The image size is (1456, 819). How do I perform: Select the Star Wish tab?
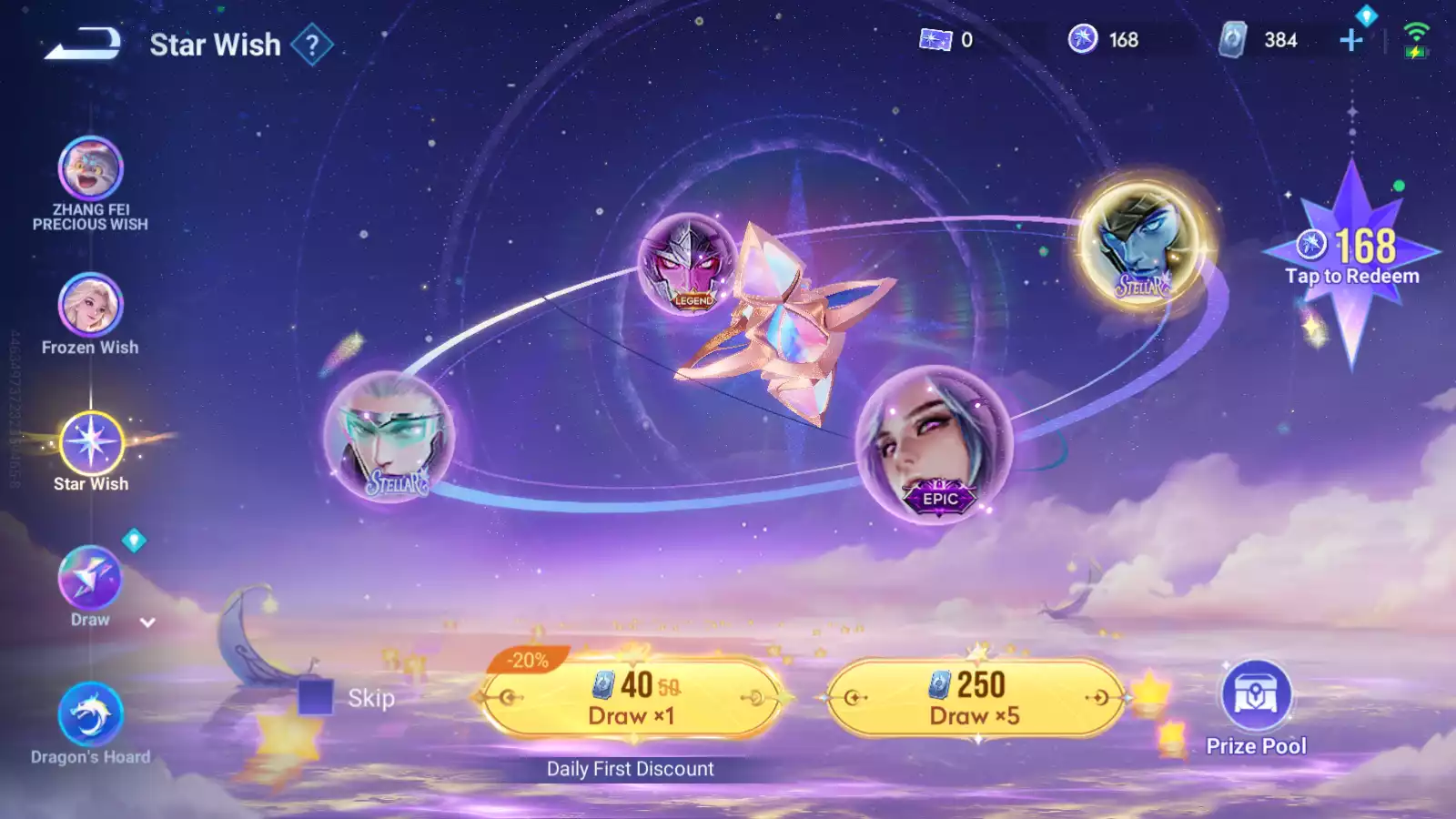pyautogui.click(x=90, y=443)
